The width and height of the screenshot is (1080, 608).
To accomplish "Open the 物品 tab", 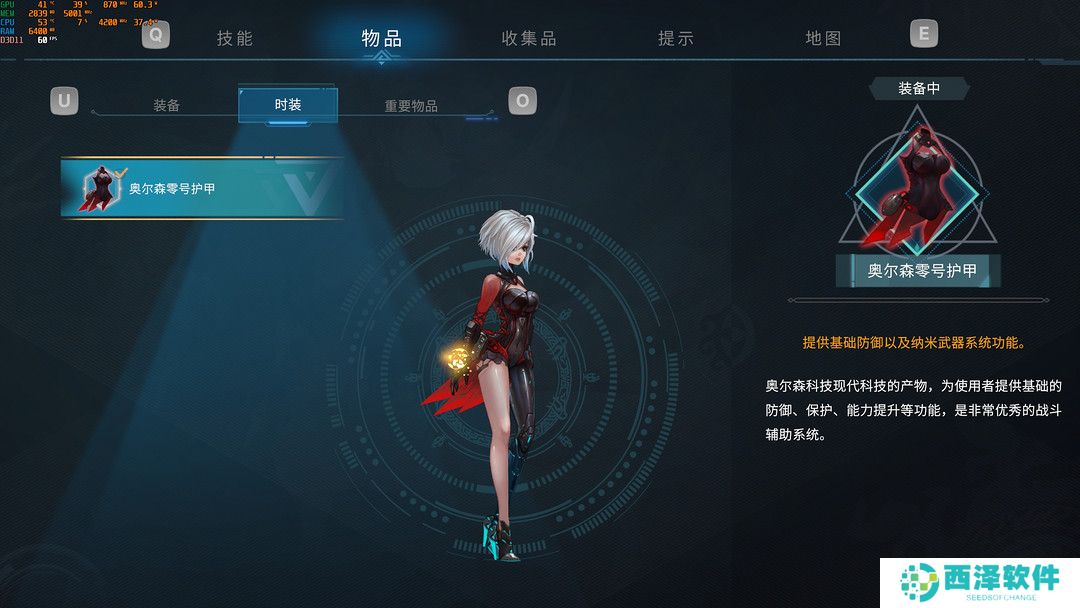I will [x=381, y=39].
